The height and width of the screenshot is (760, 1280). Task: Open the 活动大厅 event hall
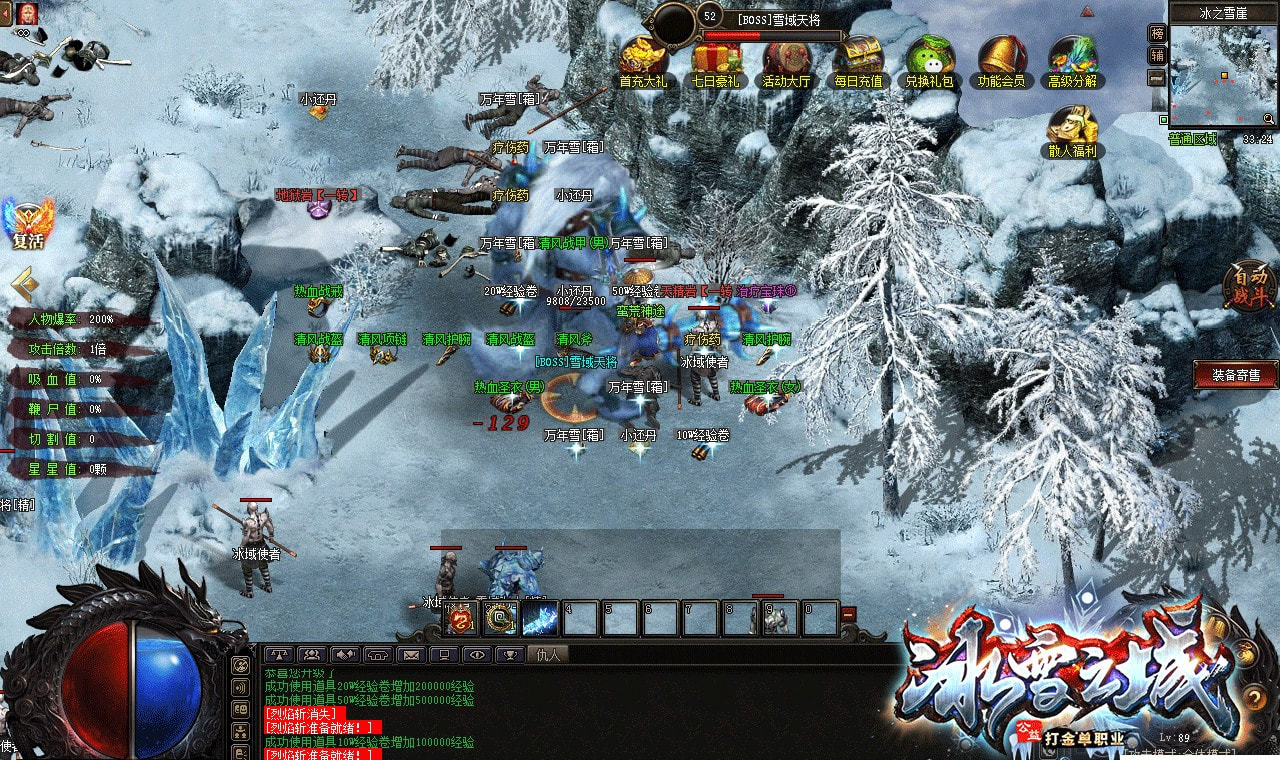786,60
